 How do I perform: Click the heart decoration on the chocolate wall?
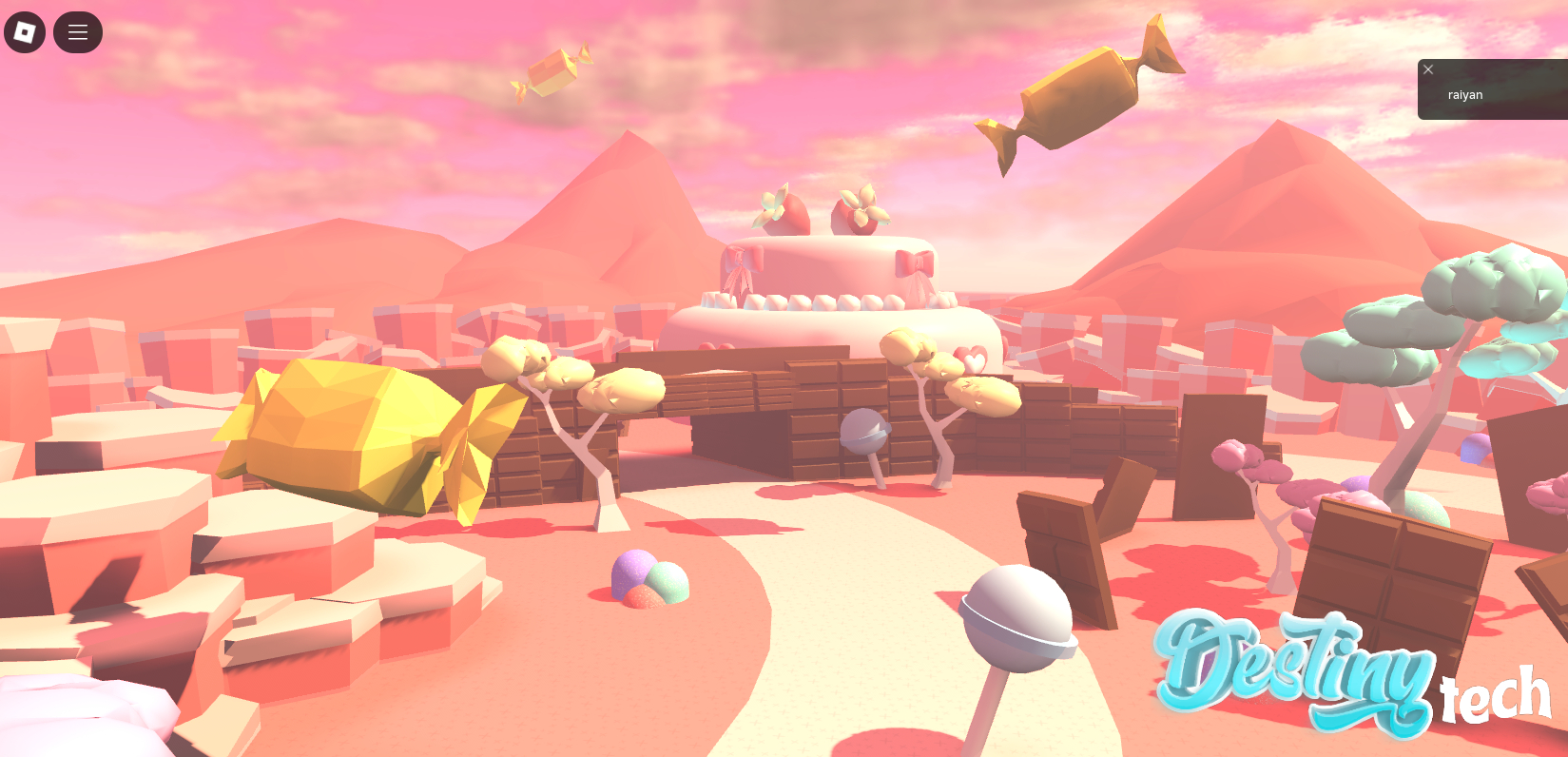coord(972,359)
